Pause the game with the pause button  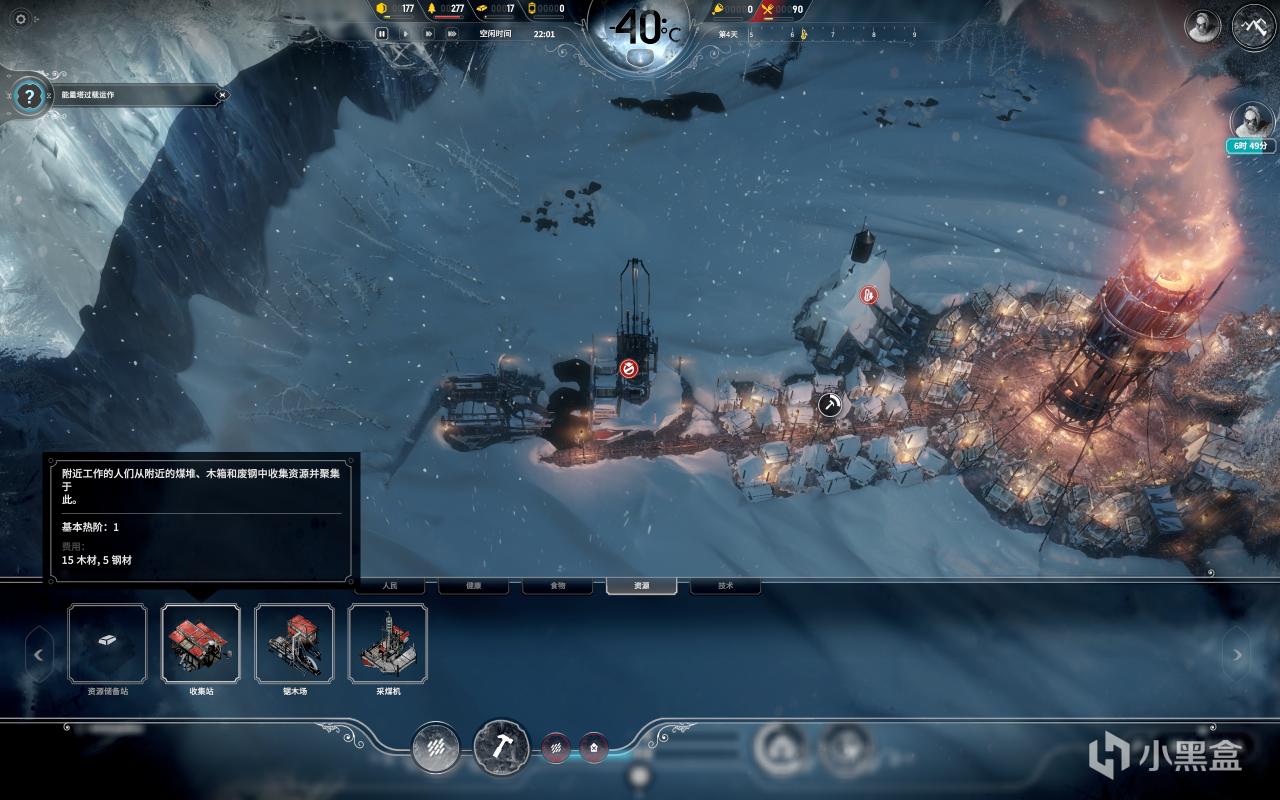click(382, 33)
